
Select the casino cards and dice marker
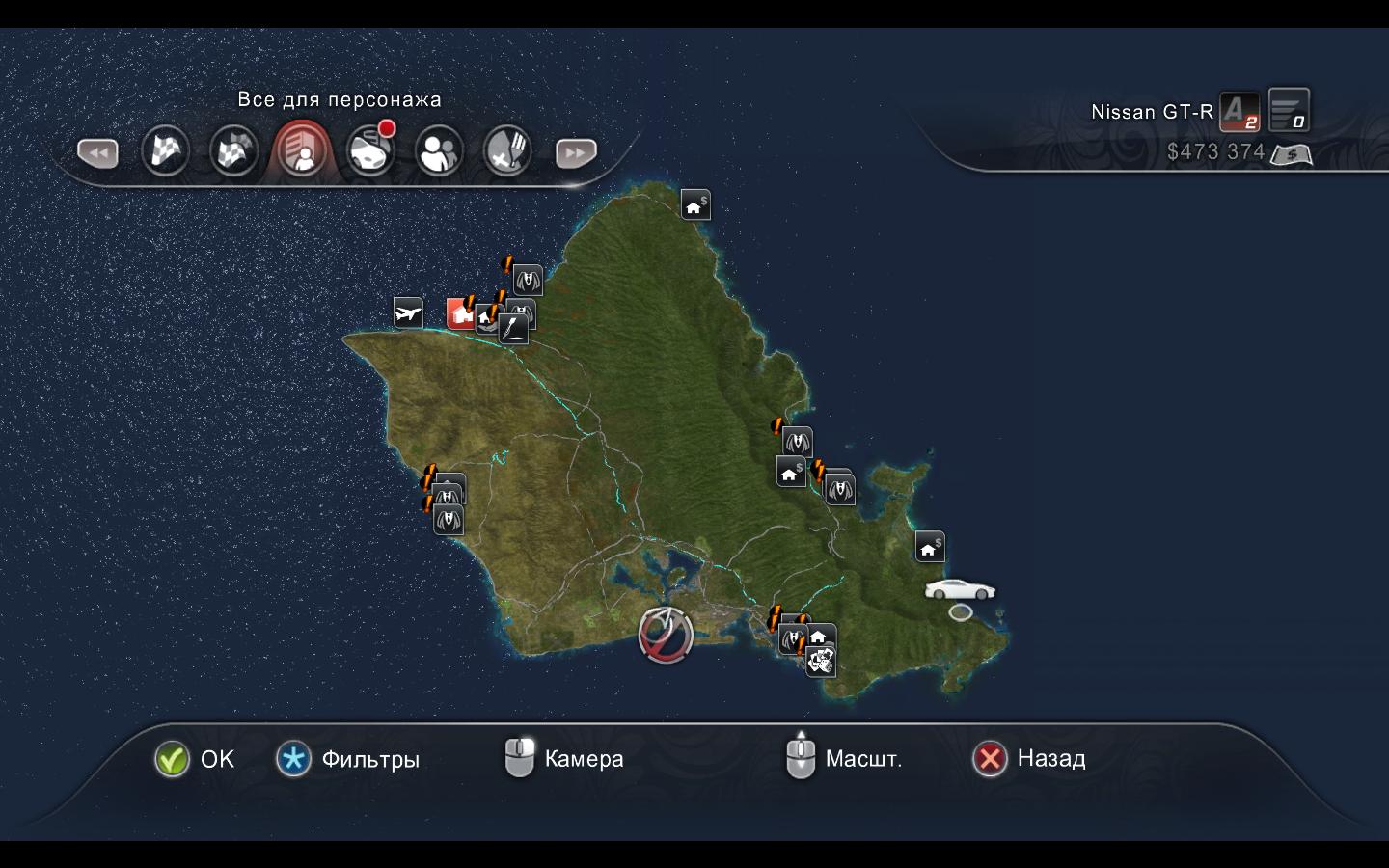coord(821,662)
